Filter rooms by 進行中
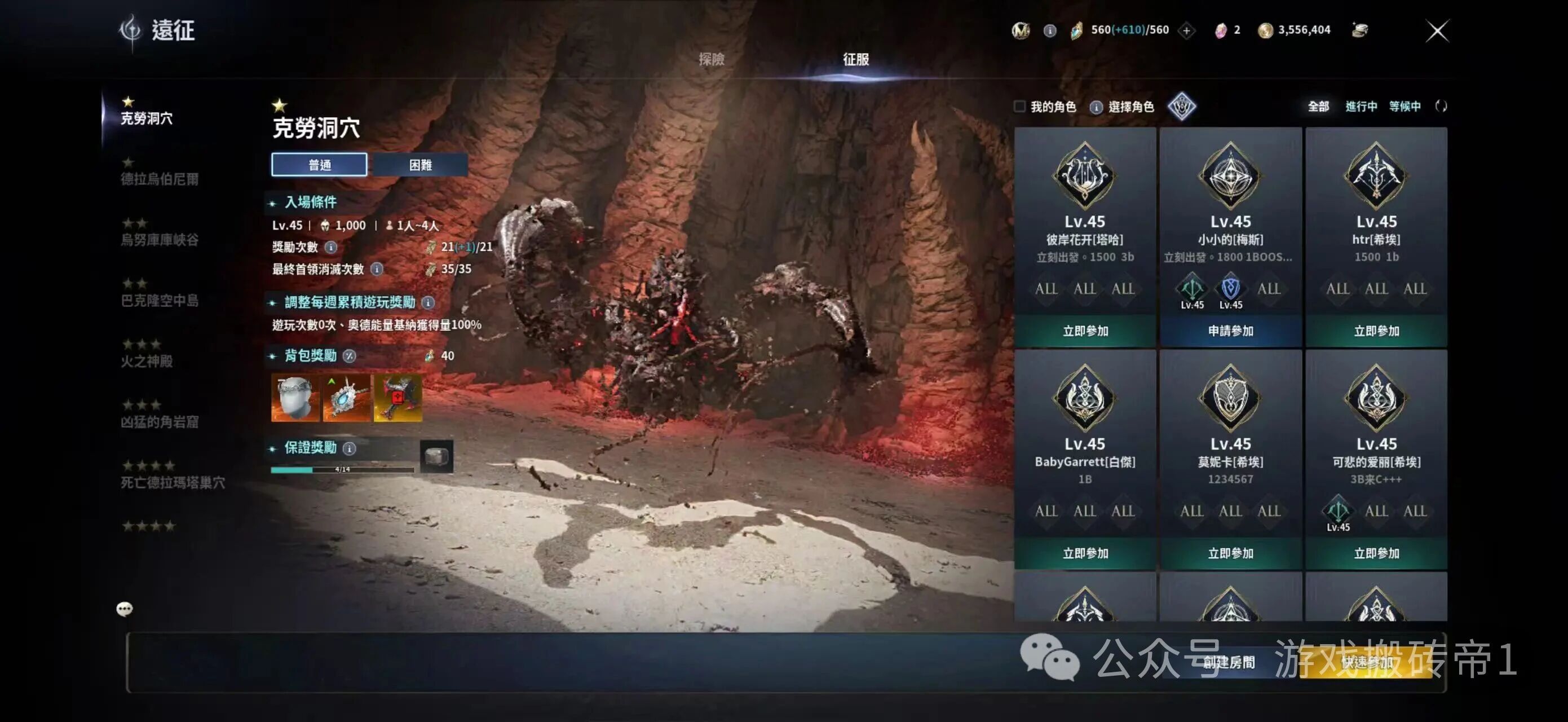Screen dimensions: 1568x722 click(1361, 107)
